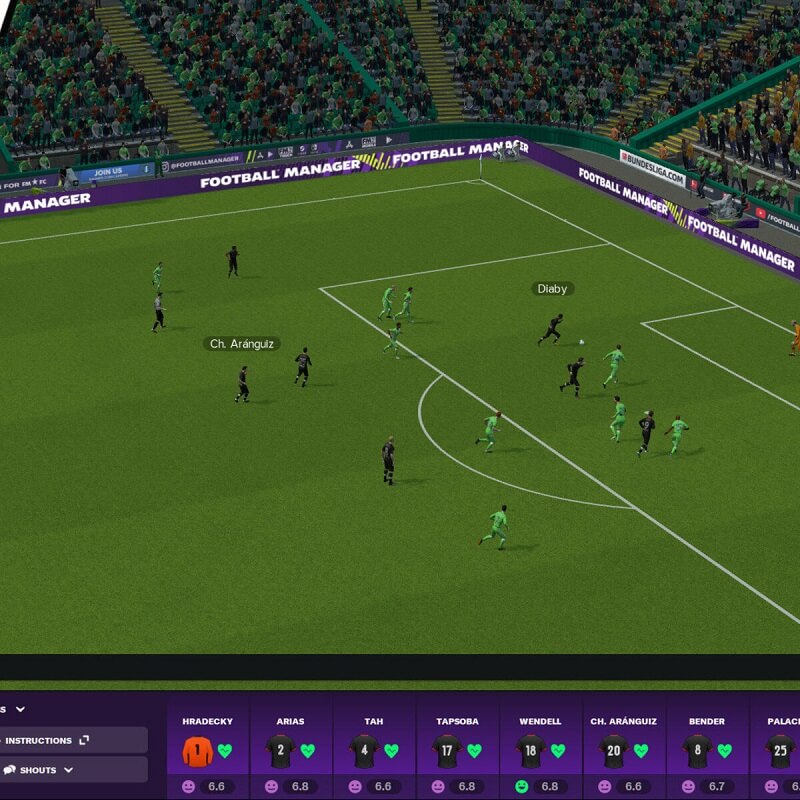800x800 pixels.
Task: Choose Bender's number 8 player card
Action: tap(707, 748)
